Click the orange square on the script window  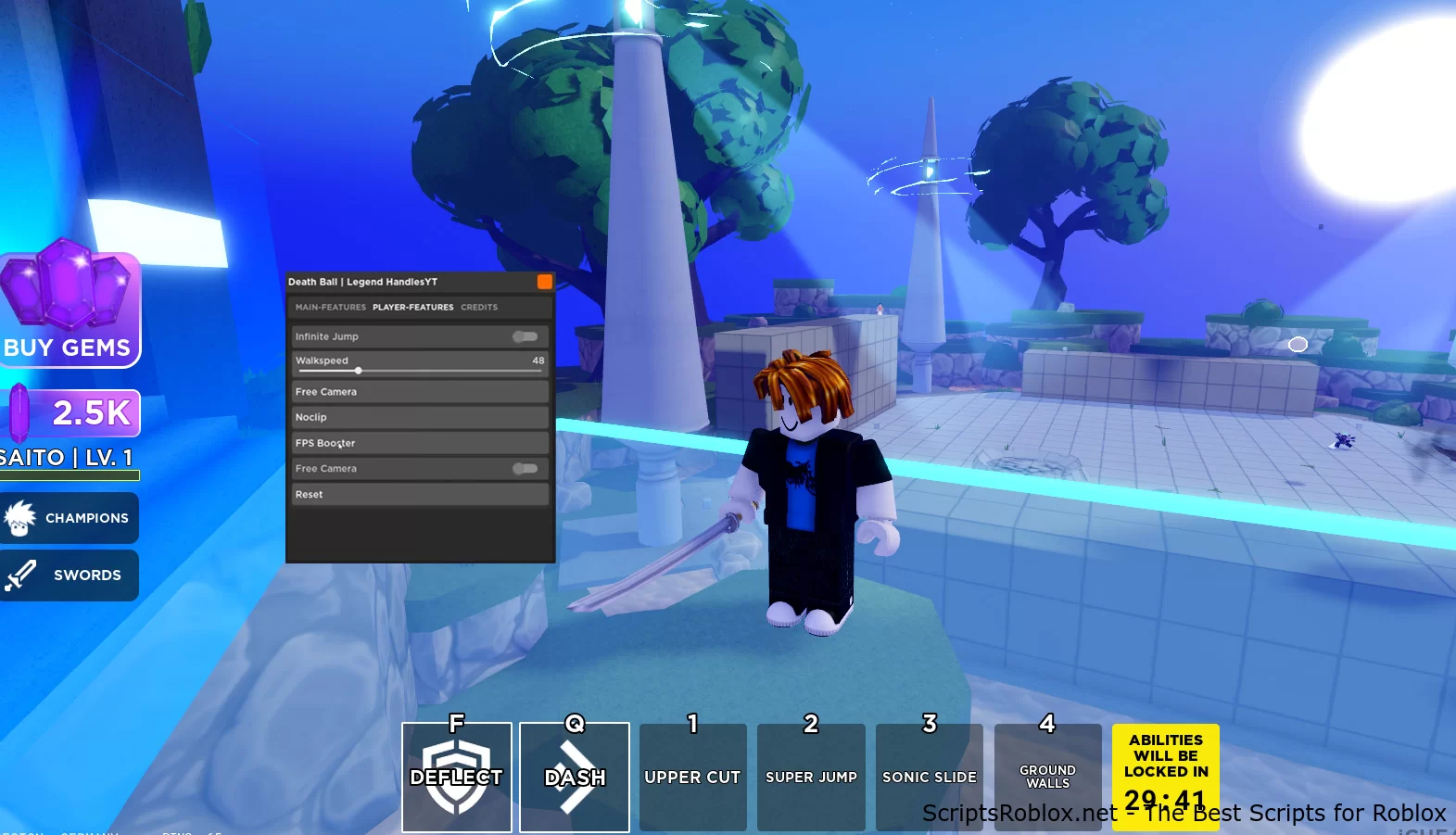coord(545,282)
